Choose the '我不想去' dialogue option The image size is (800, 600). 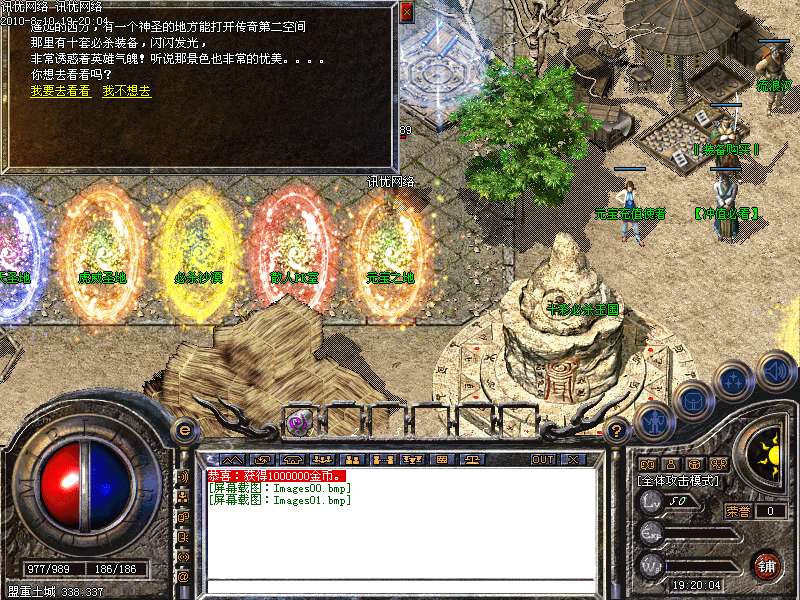click(x=126, y=91)
